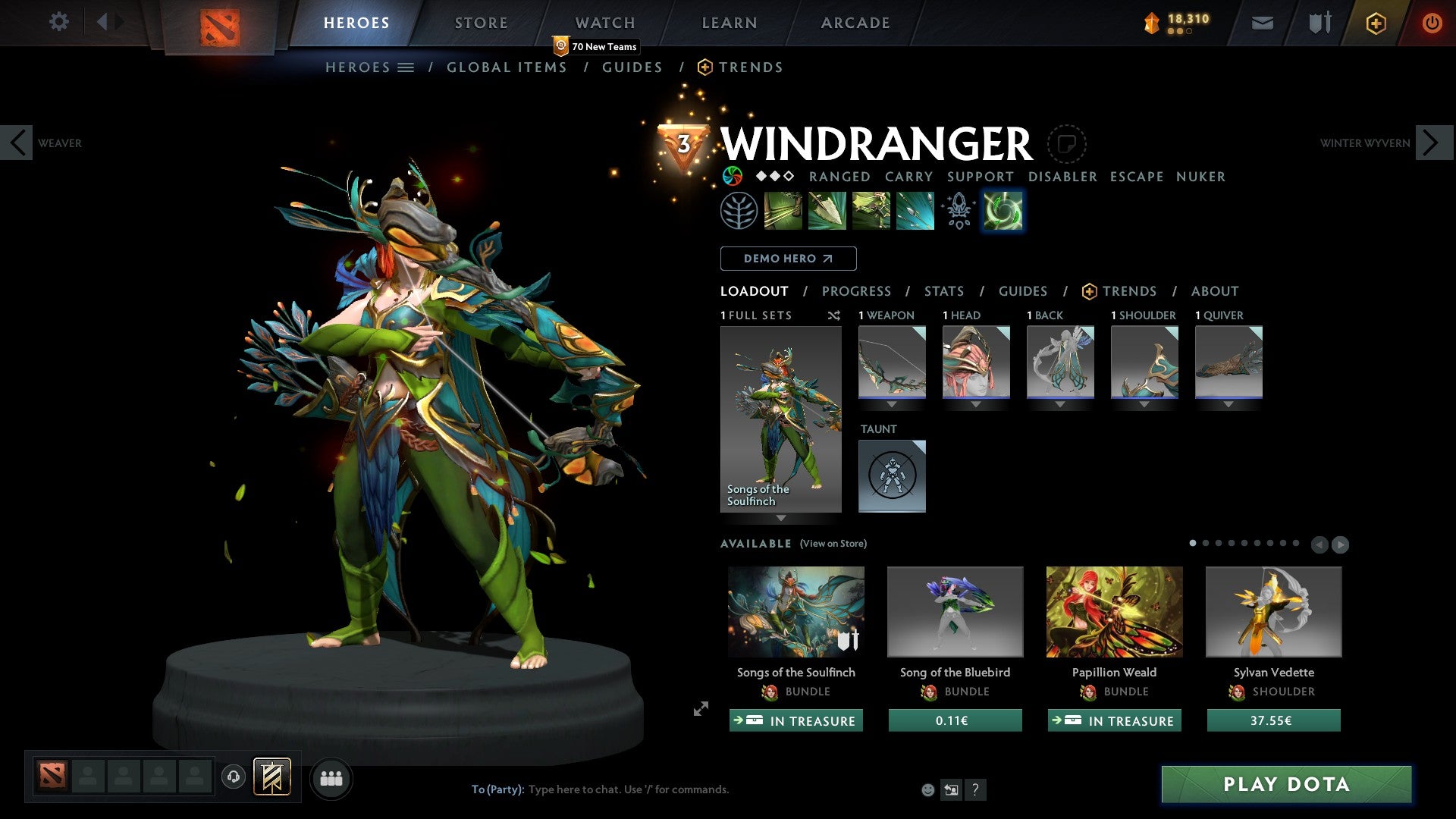Click the Armory sword-and-shield icon
This screenshot has width=1456, height=819.
tap(1319, 23)
